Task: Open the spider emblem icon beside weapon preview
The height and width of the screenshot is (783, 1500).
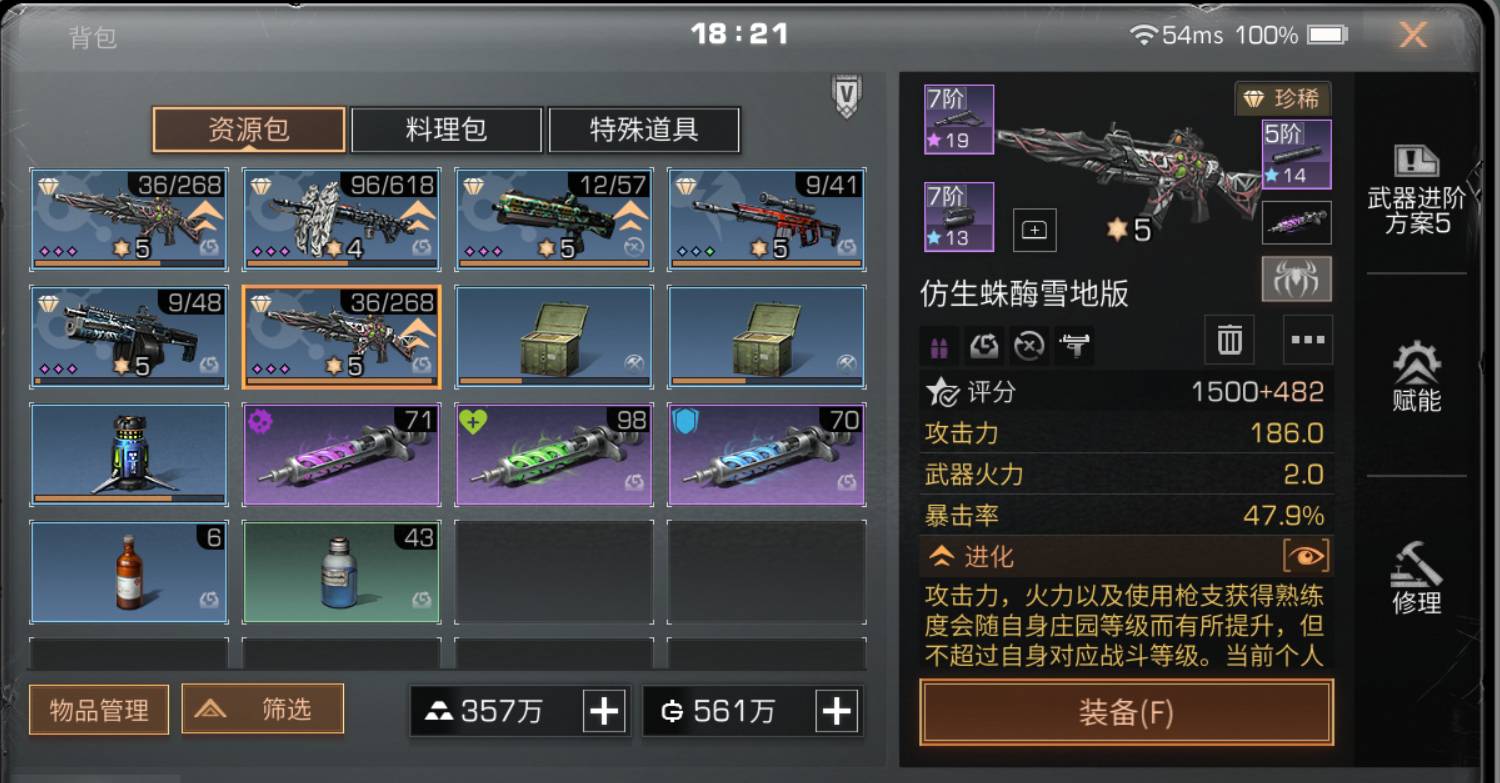Action: [1297, 279]
